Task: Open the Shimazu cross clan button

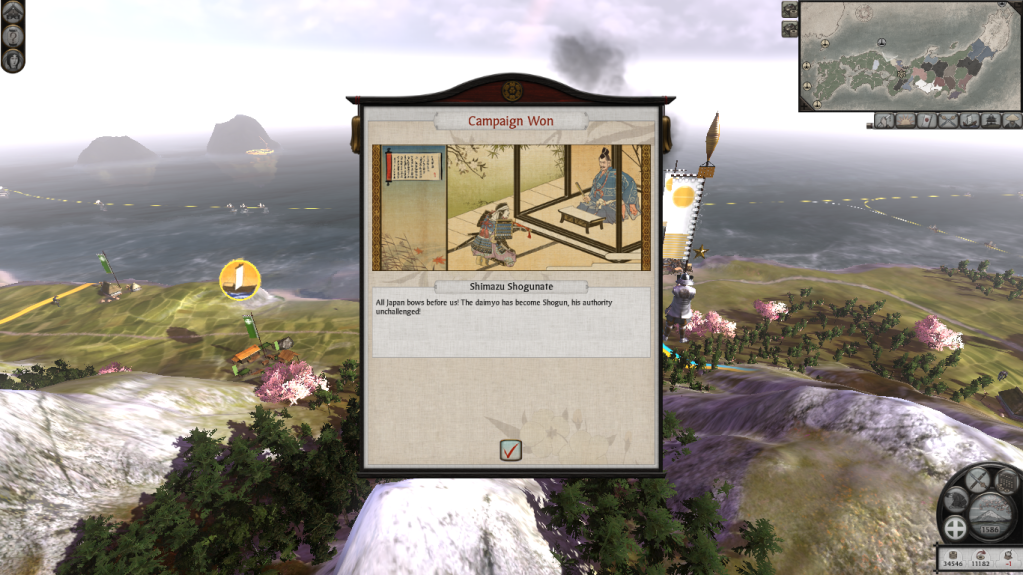Action: [x=954, y=530]
